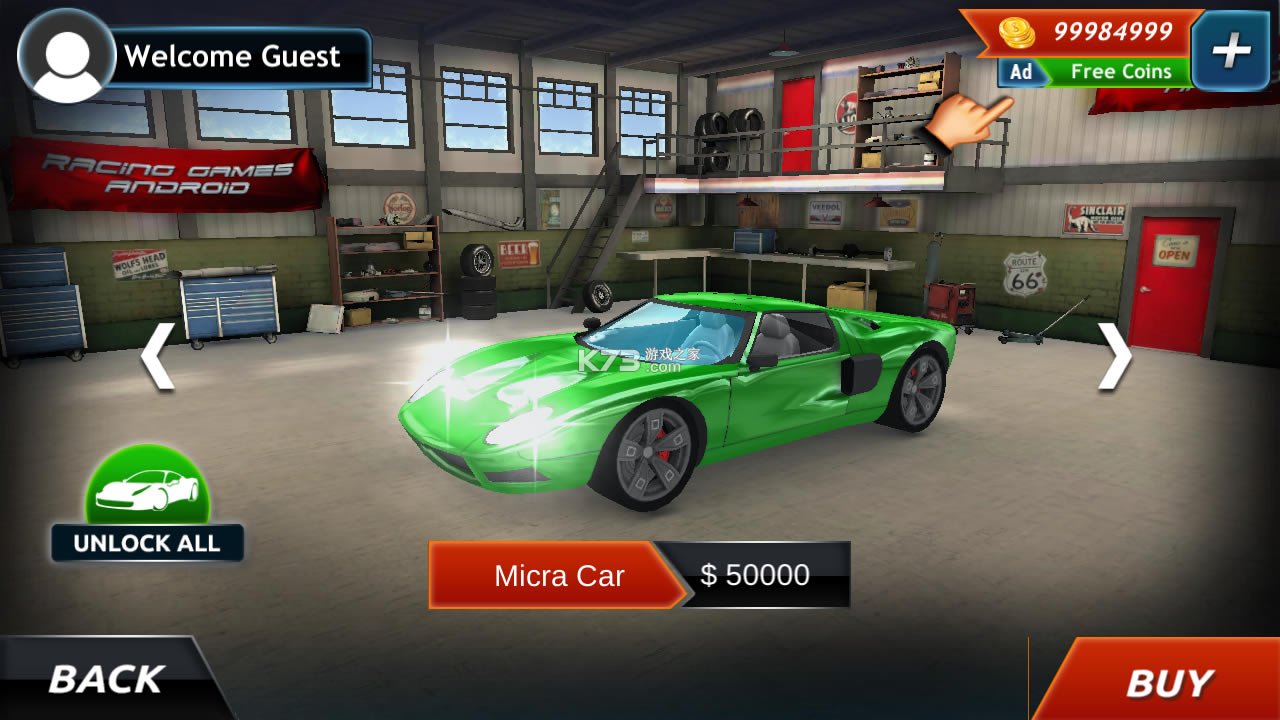Viewport: 1280px width, 720px height.
Task: Buy the Micra Car
Action: coord(1167,683)
